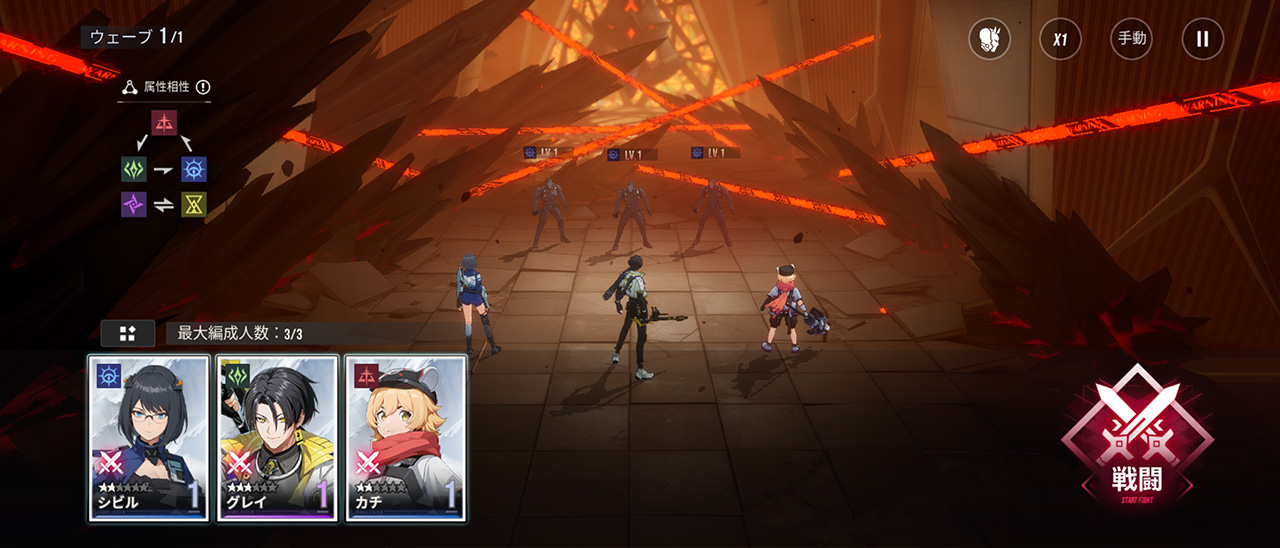Open the formation grid button
This screenshot has height=548, width=1280.
[128, 333]
